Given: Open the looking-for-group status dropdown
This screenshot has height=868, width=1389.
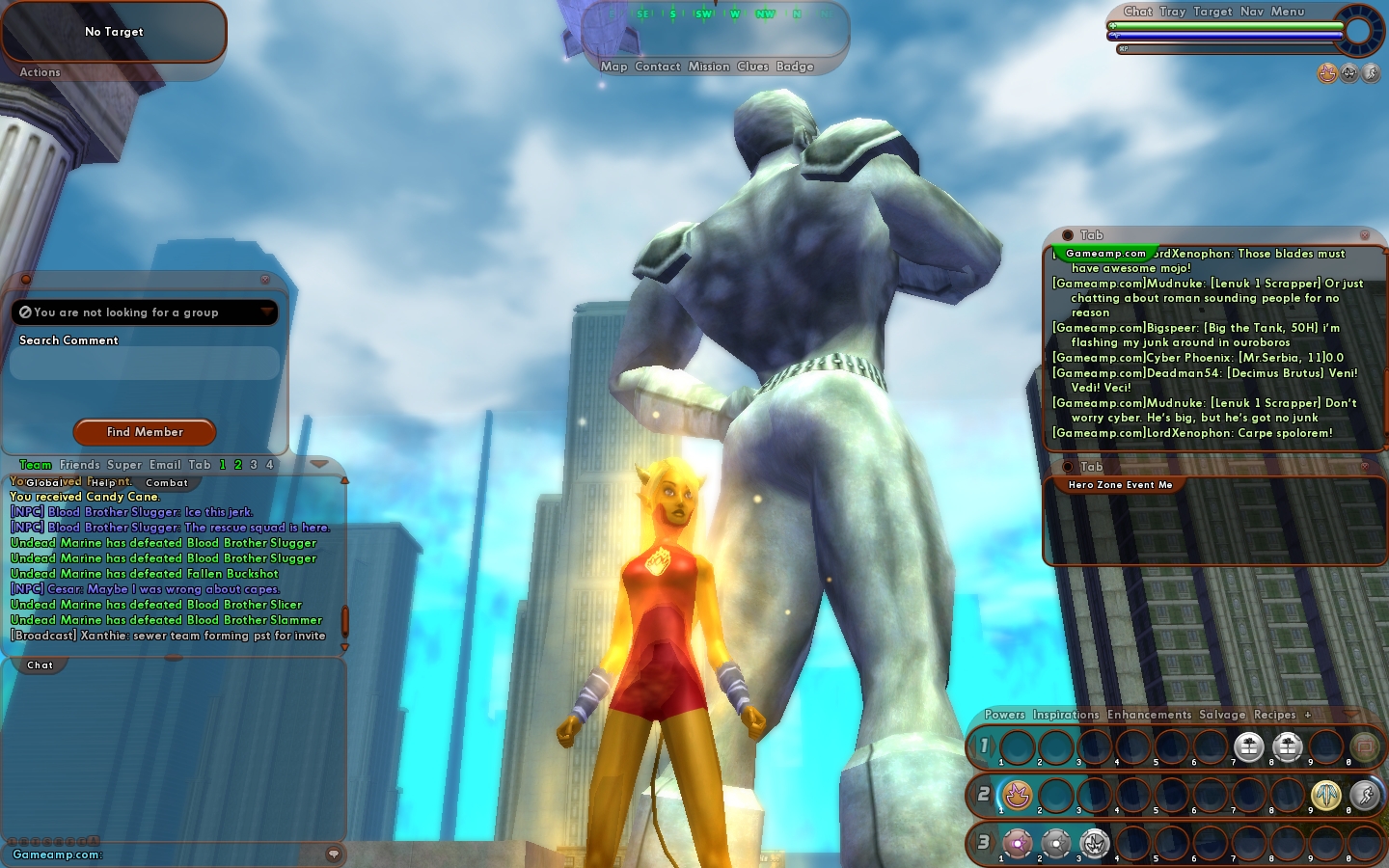Looking at the screenshot, I should (x=266, y=312).
